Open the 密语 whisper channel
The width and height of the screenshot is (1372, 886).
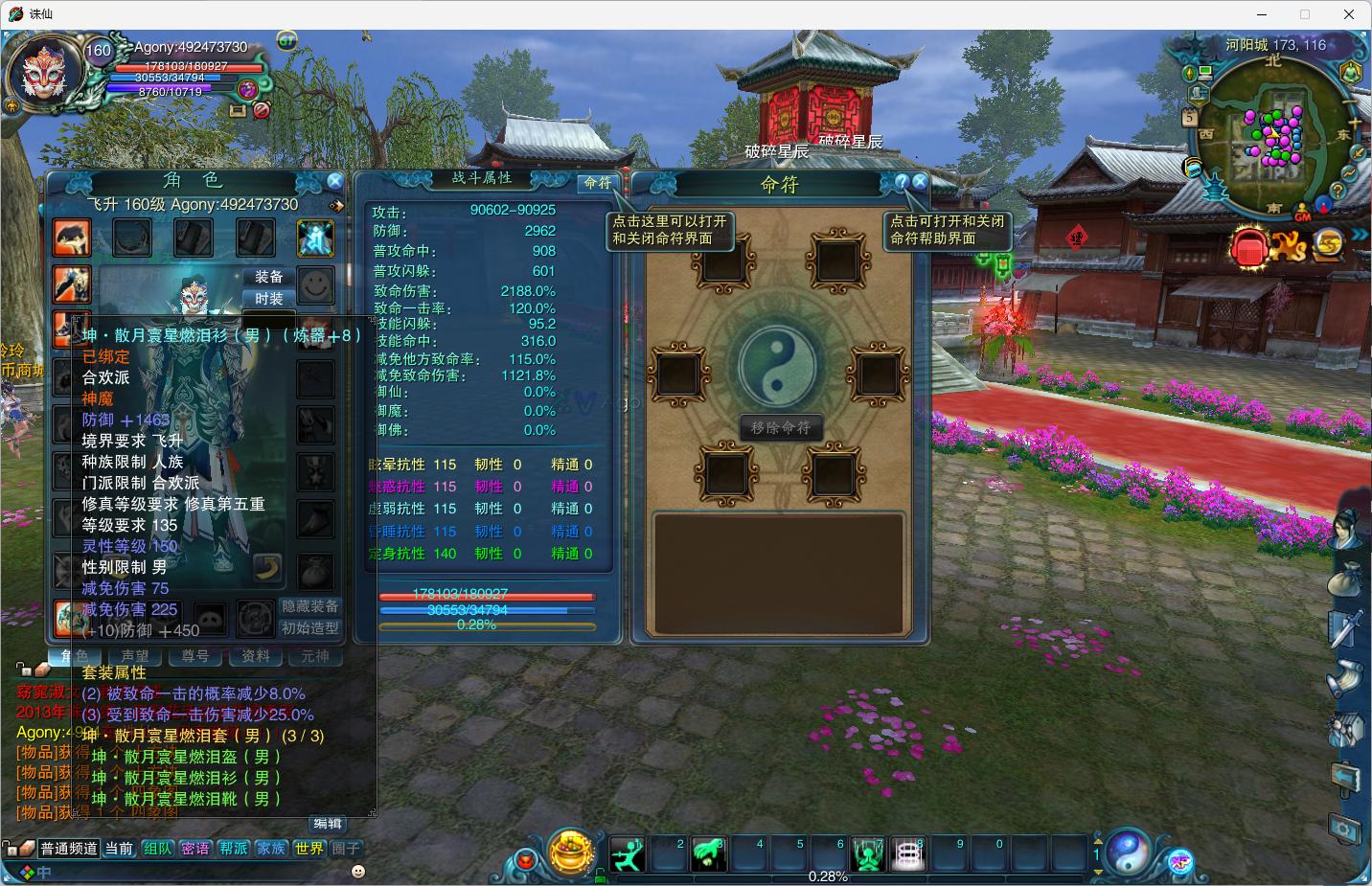tap(195, 849)
